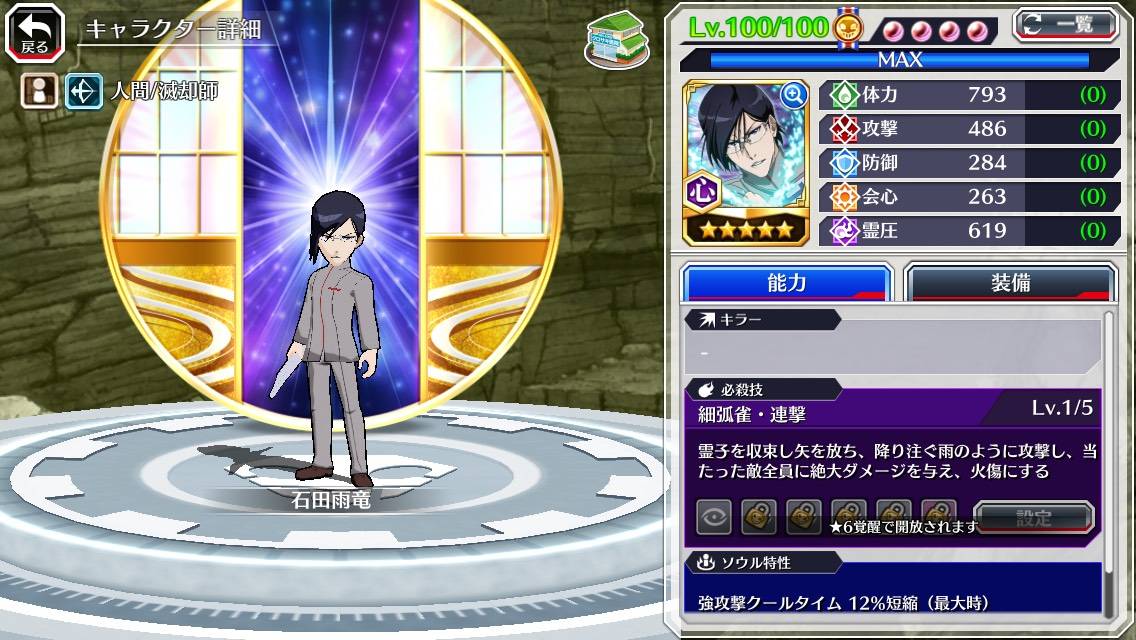The image size is (1136, 640).
Task: Click the 人間/滅却師 affiliation icon
Action: pos(83,92)
